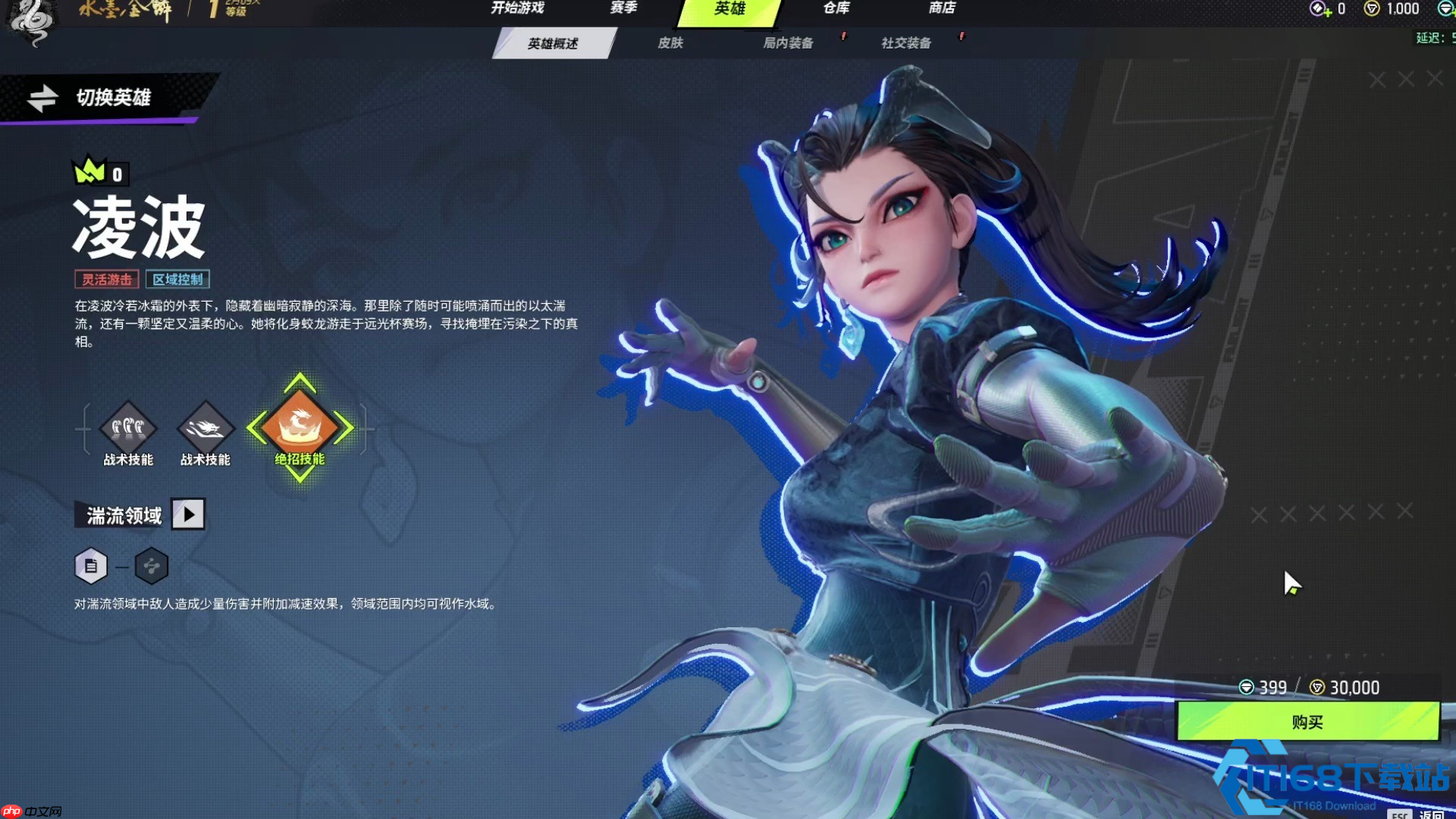Choose the second 战术技能 wave icon
The width and height of the screenshot is (1456, 819).
click(205, 428)
